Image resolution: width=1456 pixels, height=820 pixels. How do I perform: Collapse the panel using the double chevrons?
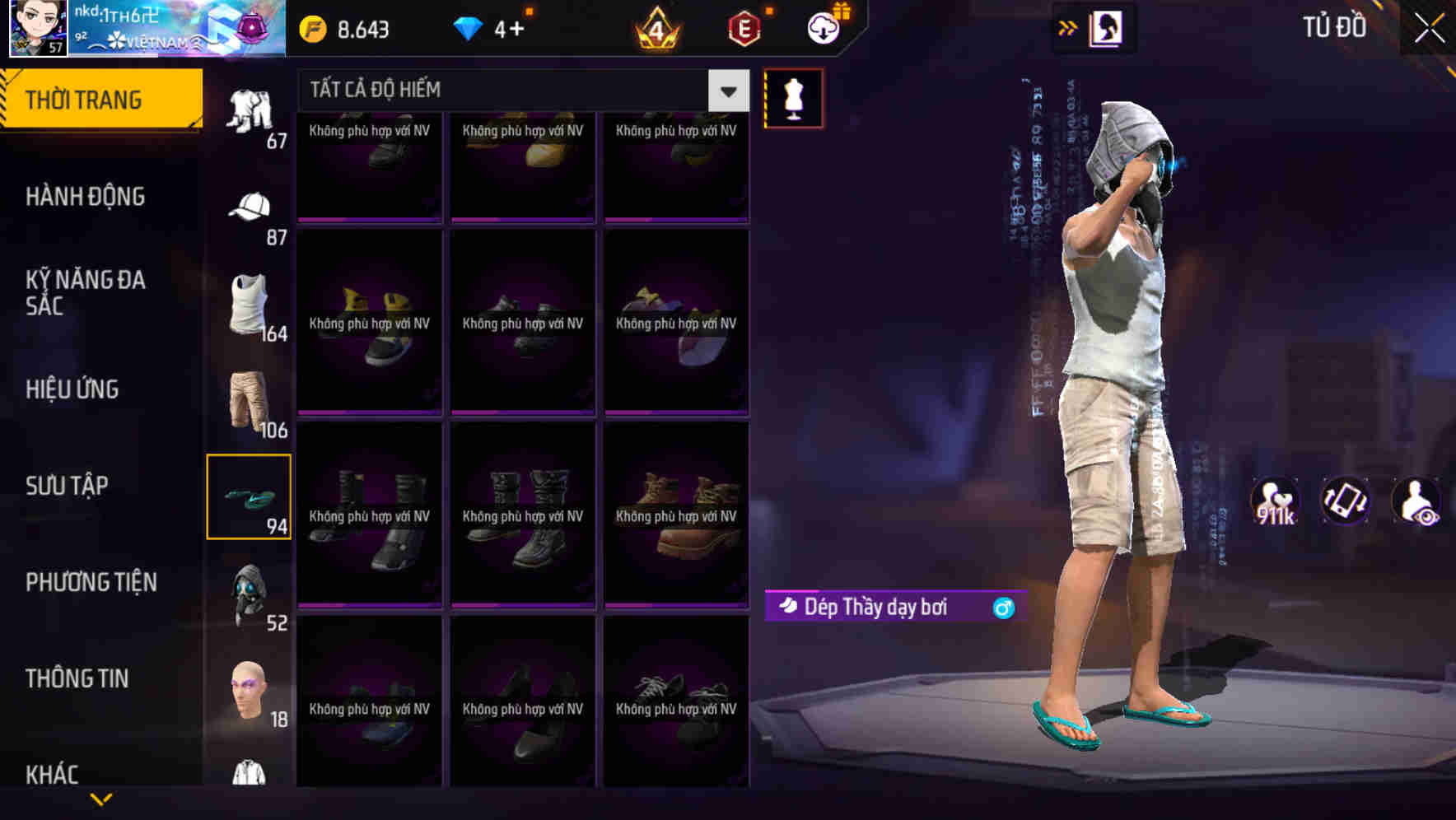click(1067, 27)
